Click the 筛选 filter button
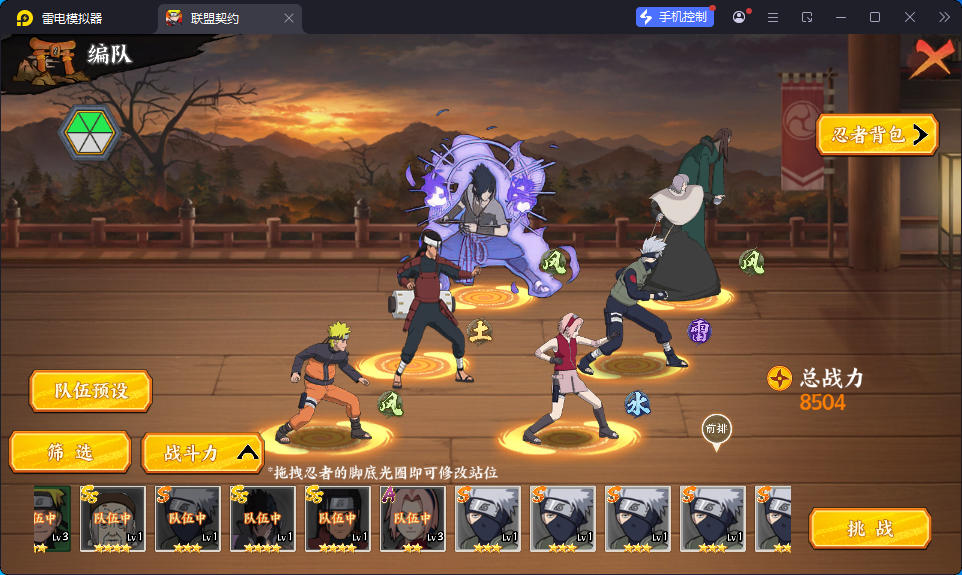The height and width of the screenshot is (575, 962). coord(70,452)
